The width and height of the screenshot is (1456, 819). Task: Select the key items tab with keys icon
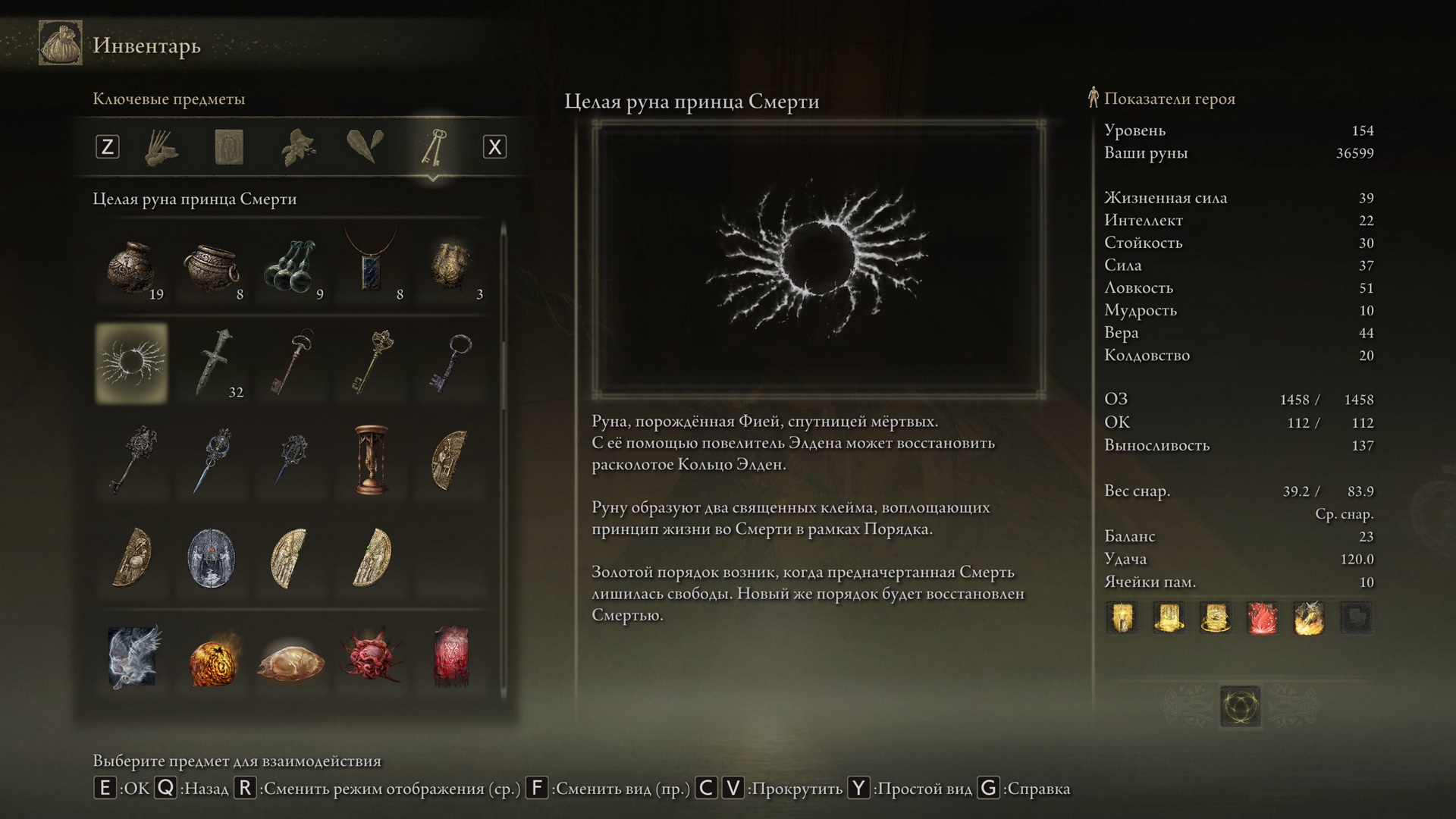click(x=432, y=147)
